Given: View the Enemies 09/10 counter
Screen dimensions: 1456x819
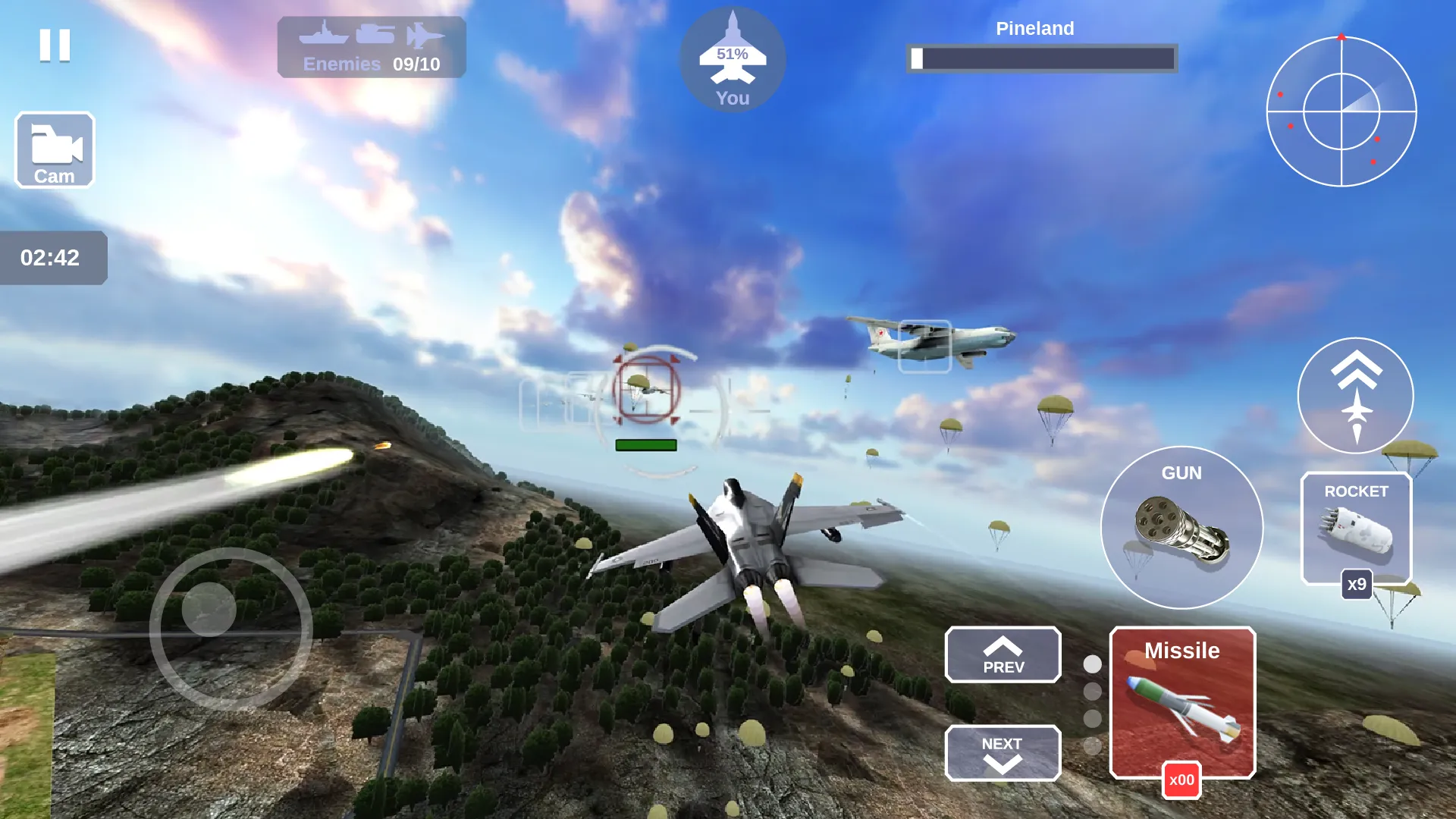Looking at the screenshot, I should coord(371,64).
